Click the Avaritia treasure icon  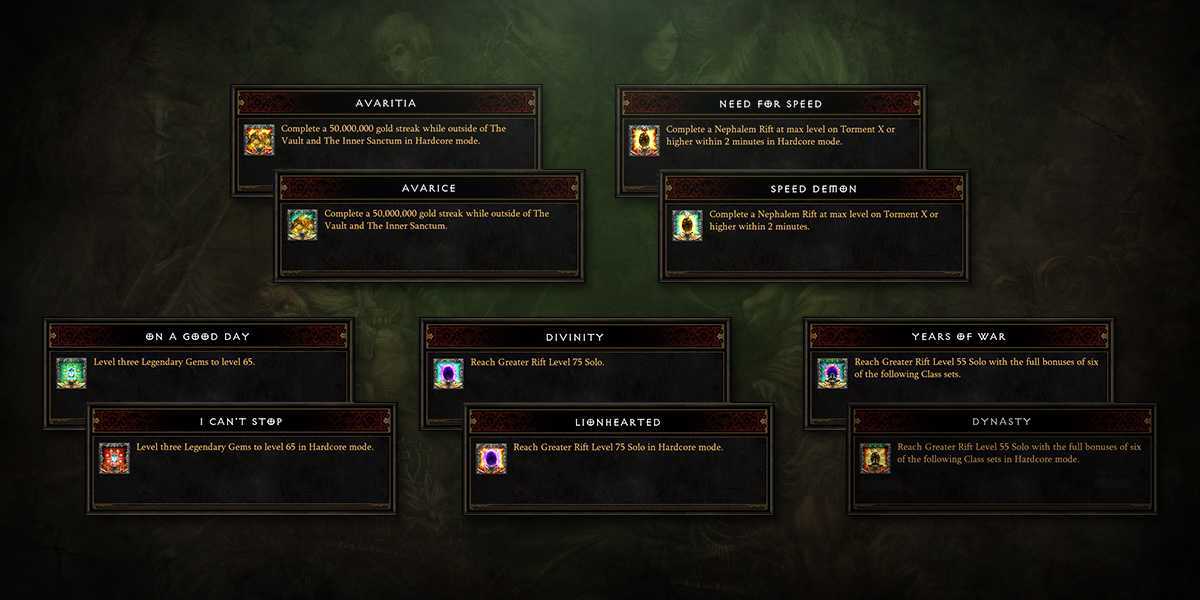(x=259, y=140)
